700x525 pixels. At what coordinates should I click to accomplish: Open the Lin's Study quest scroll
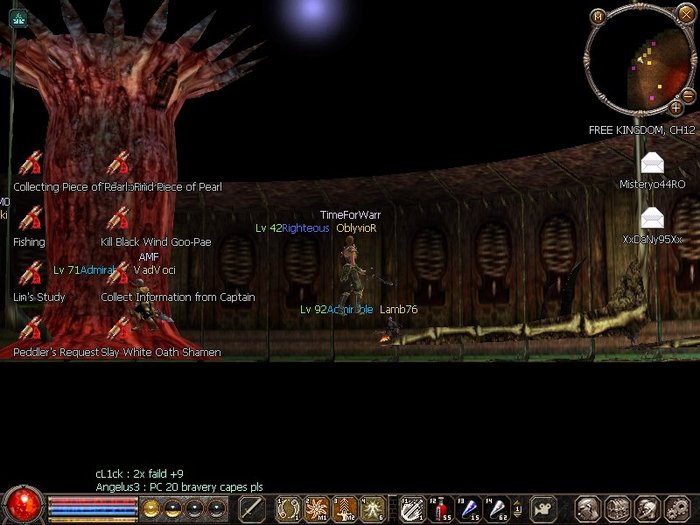pyautogui.click(x=30, y=273)
